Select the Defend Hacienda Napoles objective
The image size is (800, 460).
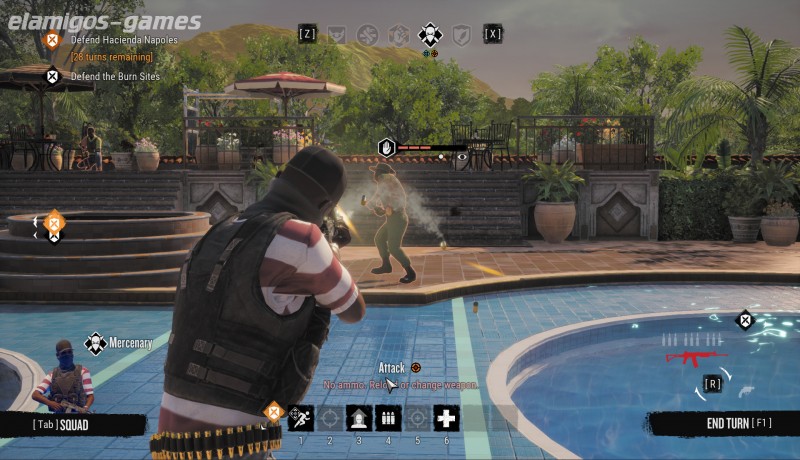point(123,40)
